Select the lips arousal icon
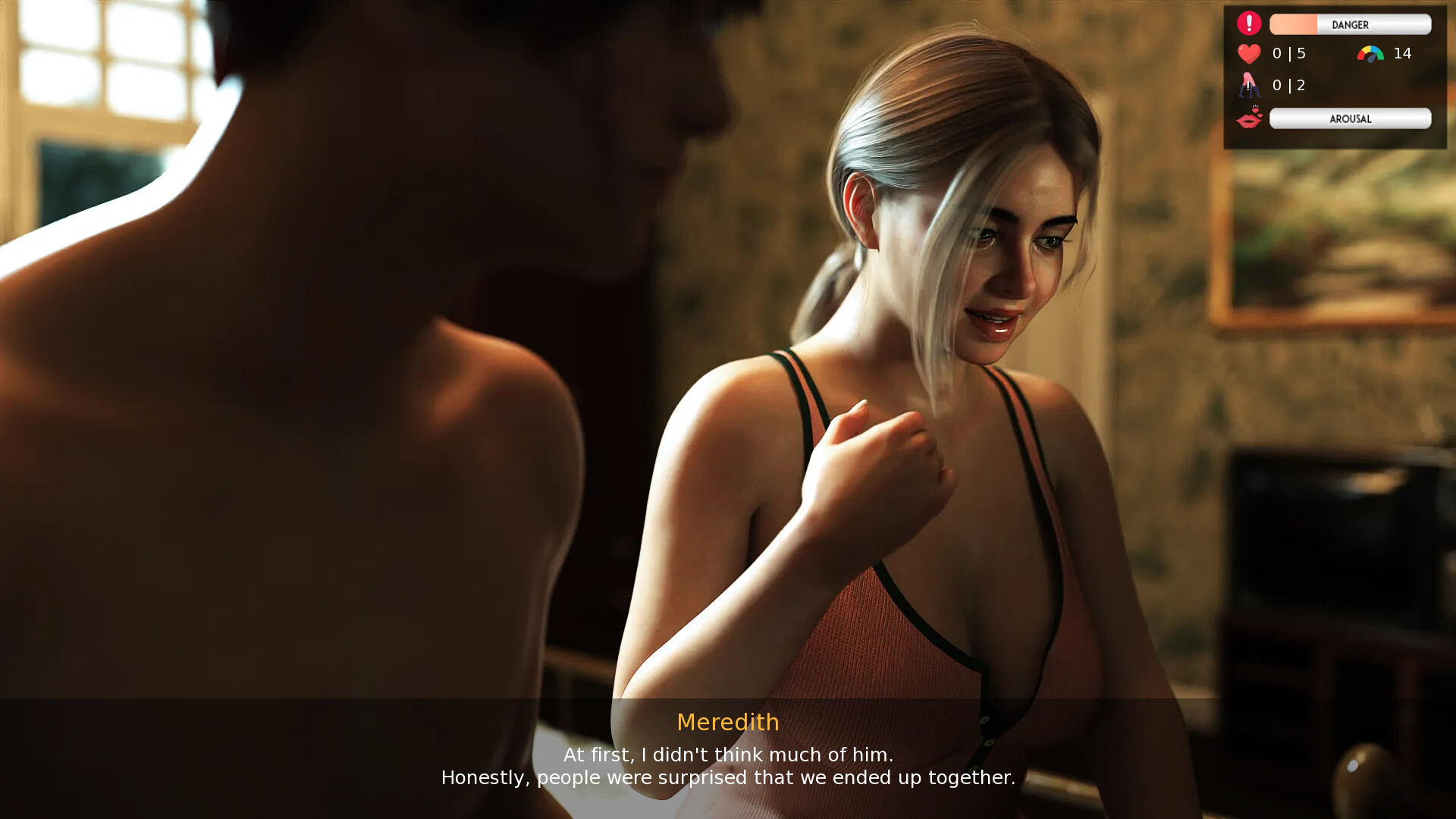 tap(1248, 118)
